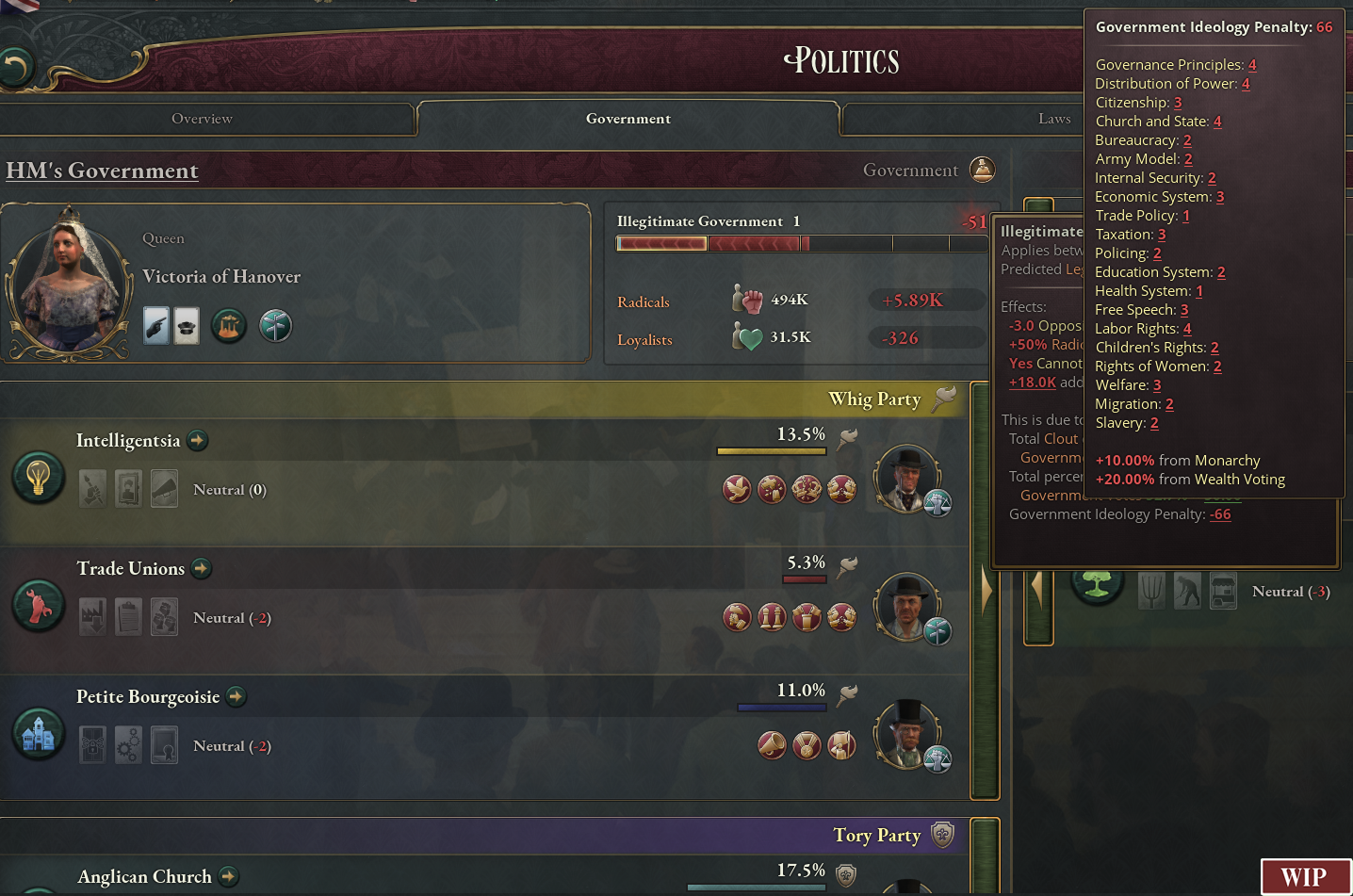Viewport: 1353px width, 896px height.
Task: Select the Government tab
Action: tap(628, 119)
